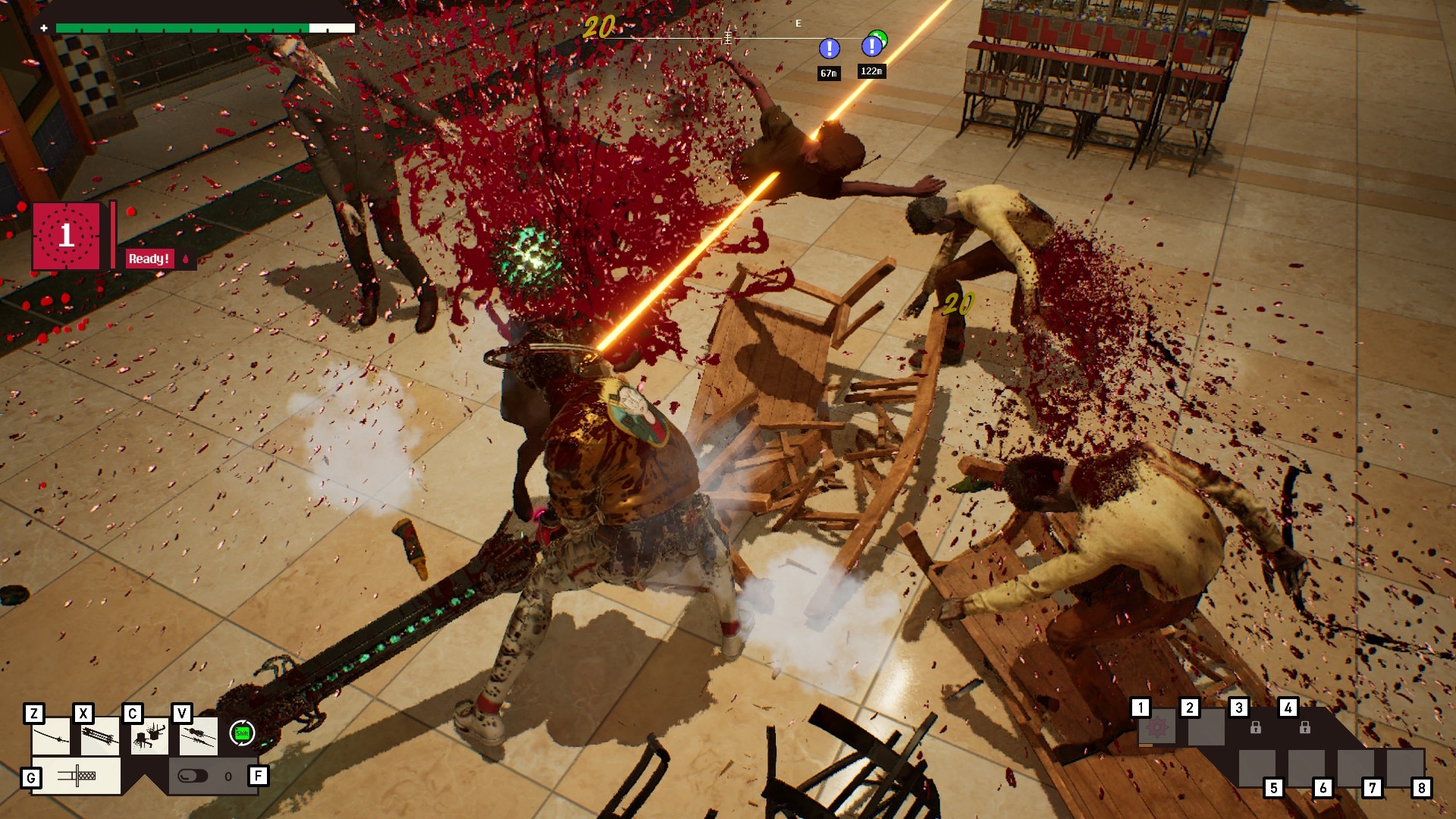Select the 122m quest marker on compass

coord(872,46)
